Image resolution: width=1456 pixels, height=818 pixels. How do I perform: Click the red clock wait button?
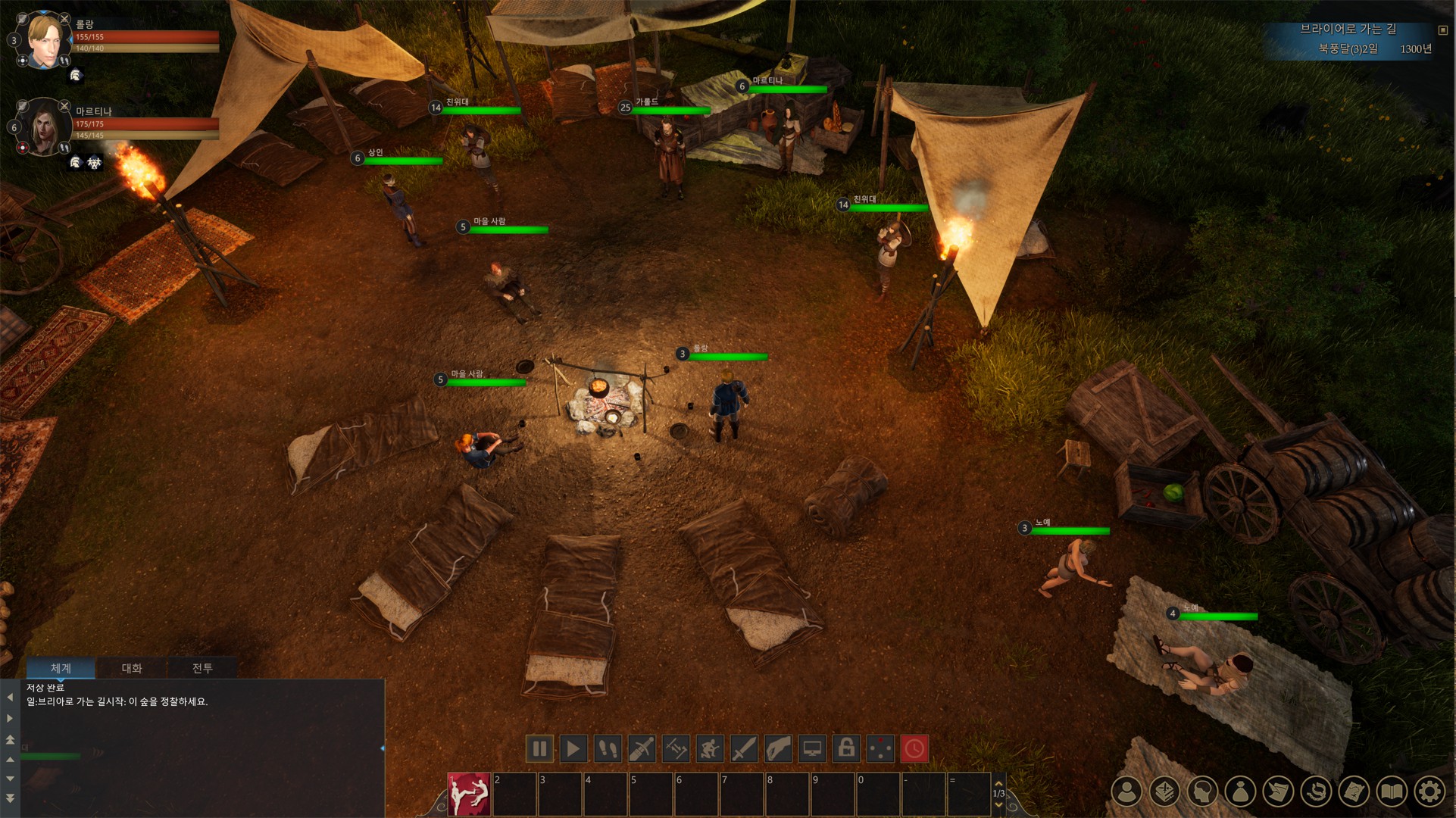pyautogui.click(x=914, y=749)
